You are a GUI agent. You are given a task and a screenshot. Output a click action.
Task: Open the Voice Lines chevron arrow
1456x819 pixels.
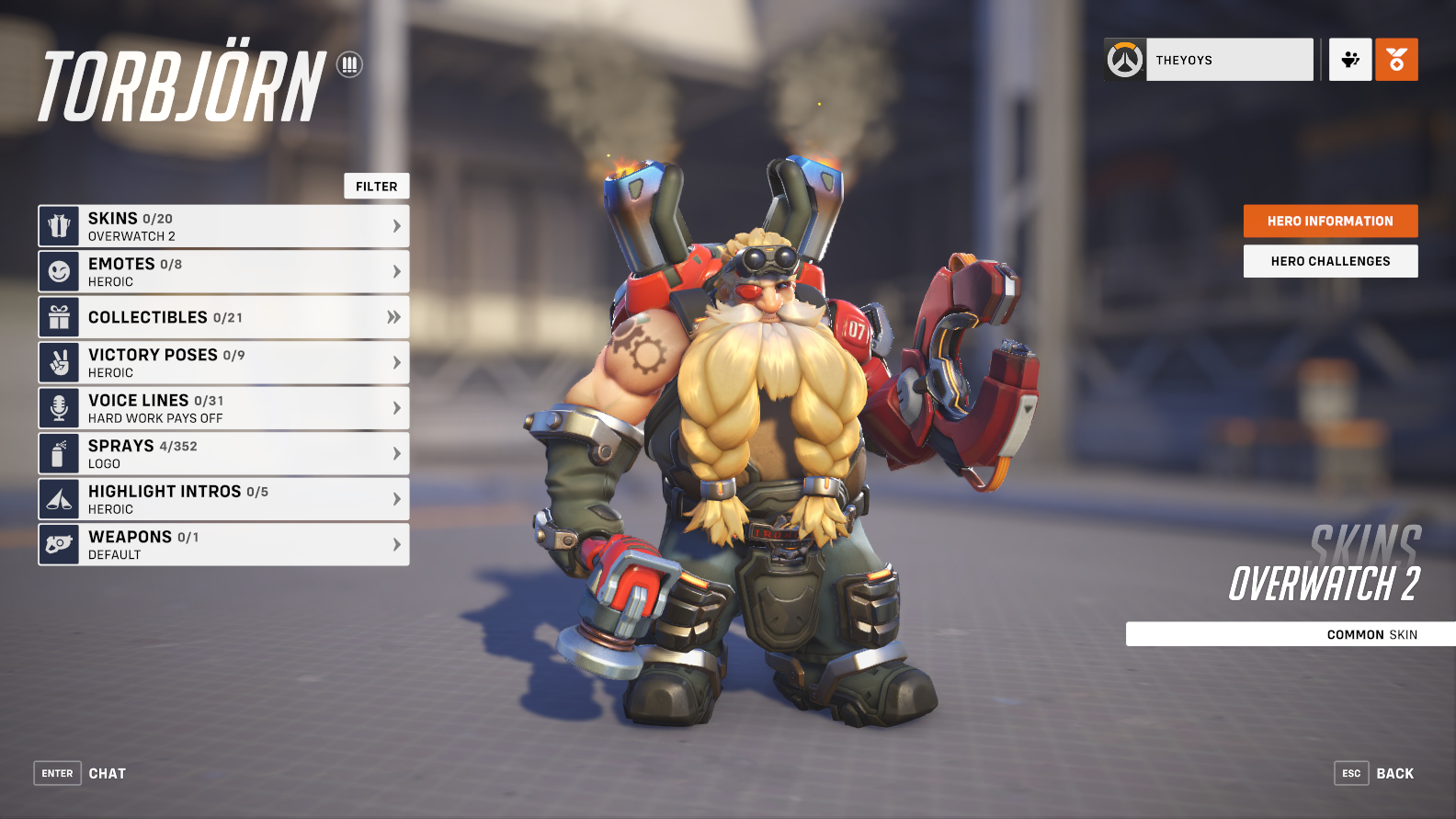click(x=395, y=407)
